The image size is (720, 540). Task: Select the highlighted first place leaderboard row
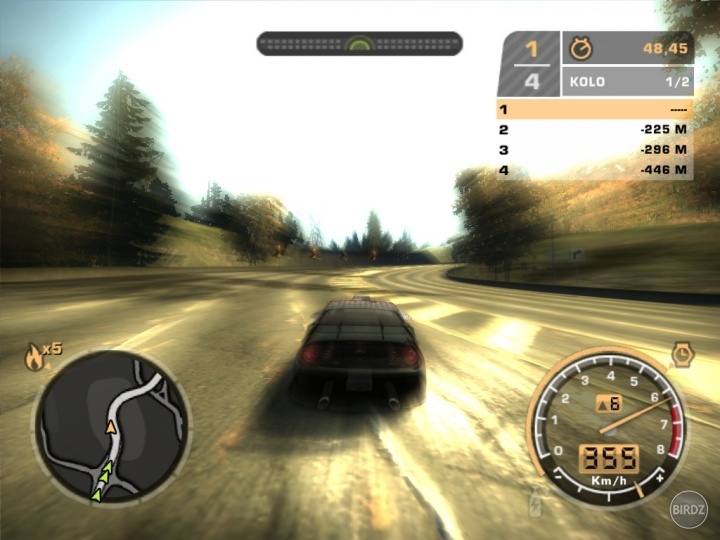click(594, 109)
